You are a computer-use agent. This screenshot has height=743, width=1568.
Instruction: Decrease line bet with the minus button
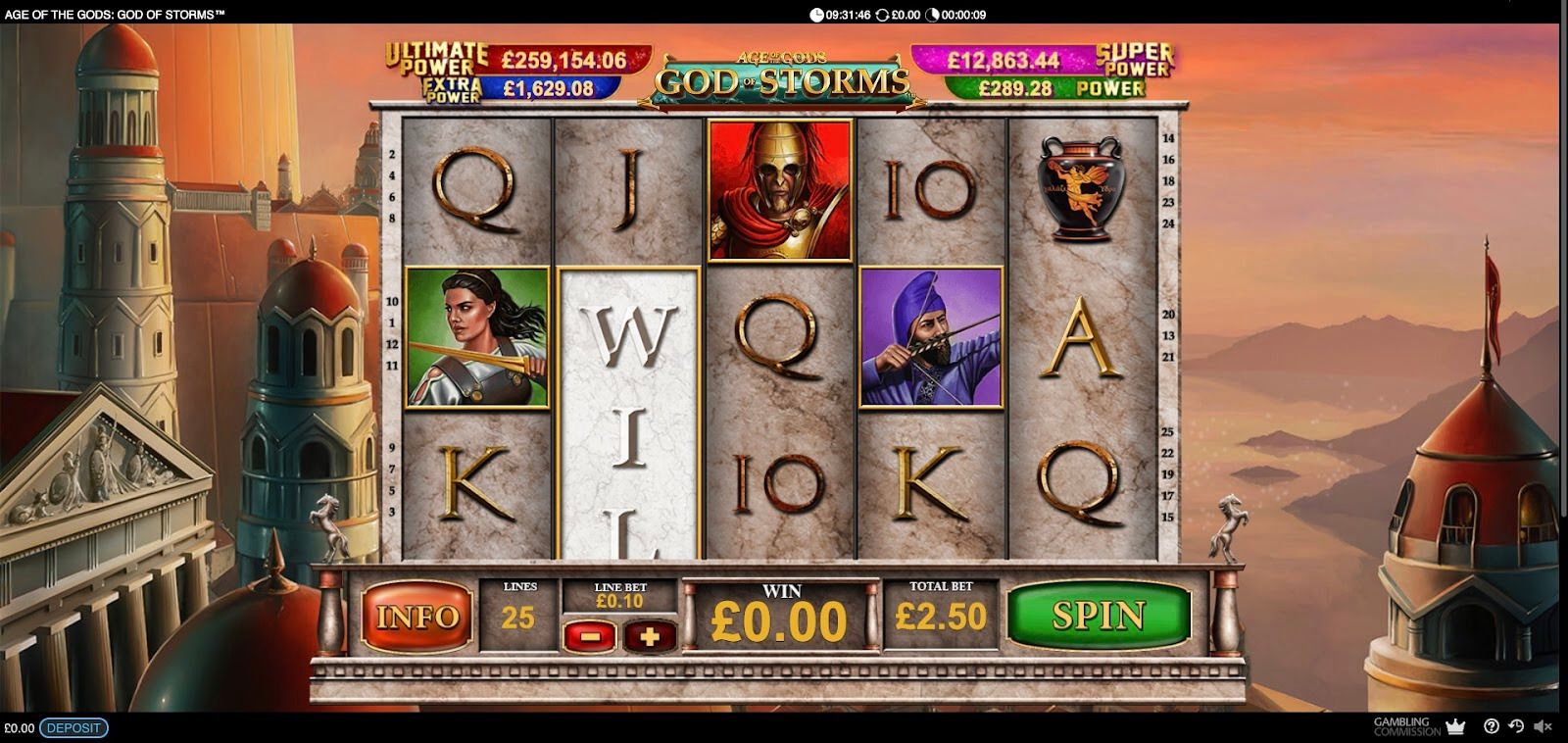pos(590,637)
